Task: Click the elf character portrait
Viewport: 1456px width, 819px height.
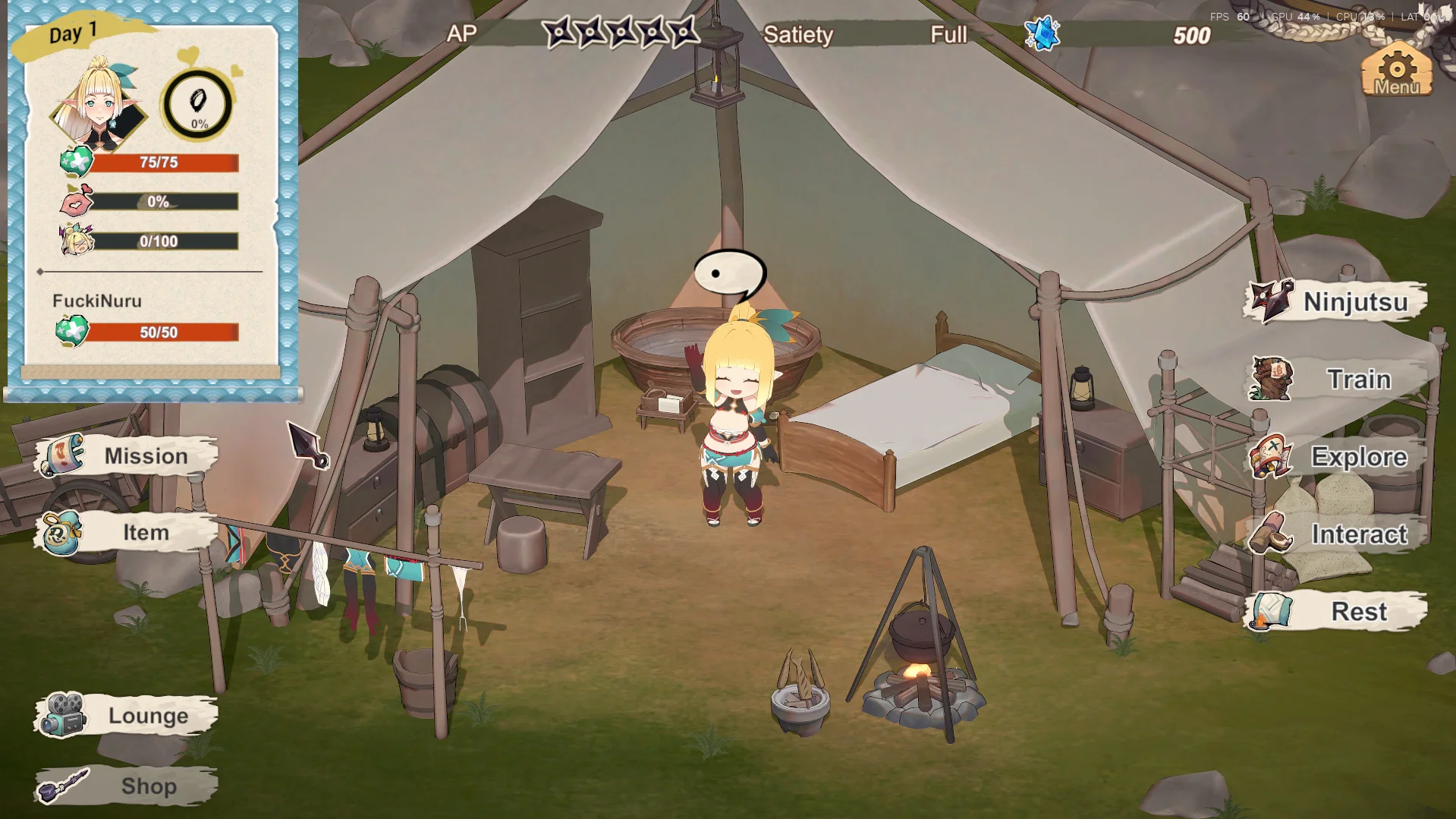Action: click(x=99, y=103)
